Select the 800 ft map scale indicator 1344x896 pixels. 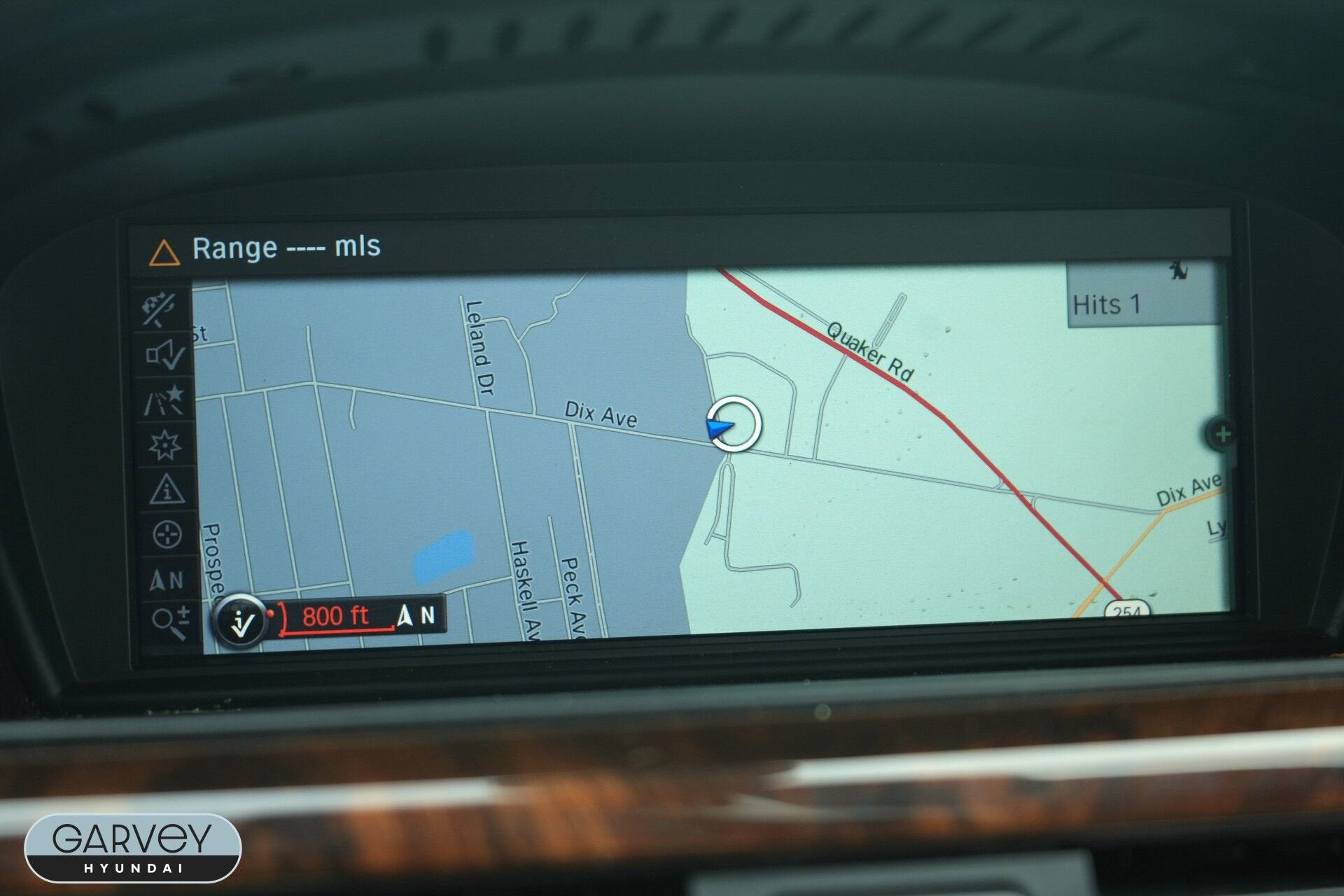click(x=335, y=617)
